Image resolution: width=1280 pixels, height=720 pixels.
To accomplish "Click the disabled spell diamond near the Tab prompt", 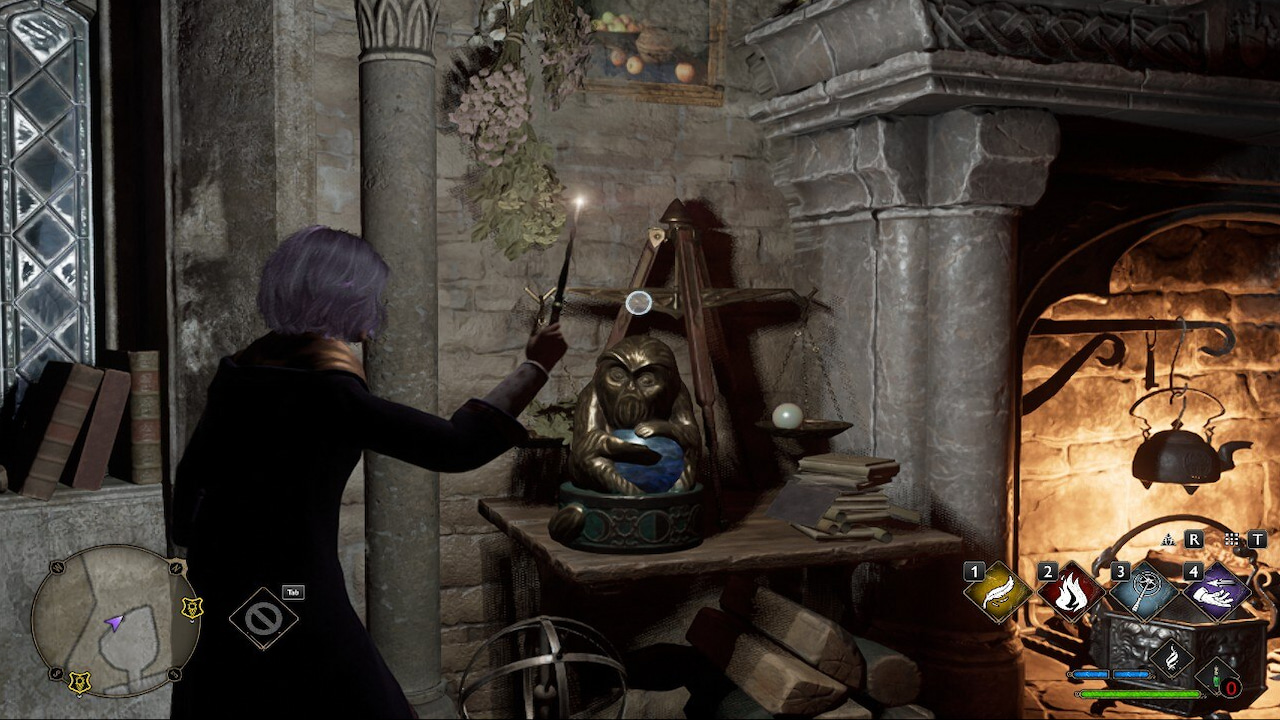I will coord(264,617).
